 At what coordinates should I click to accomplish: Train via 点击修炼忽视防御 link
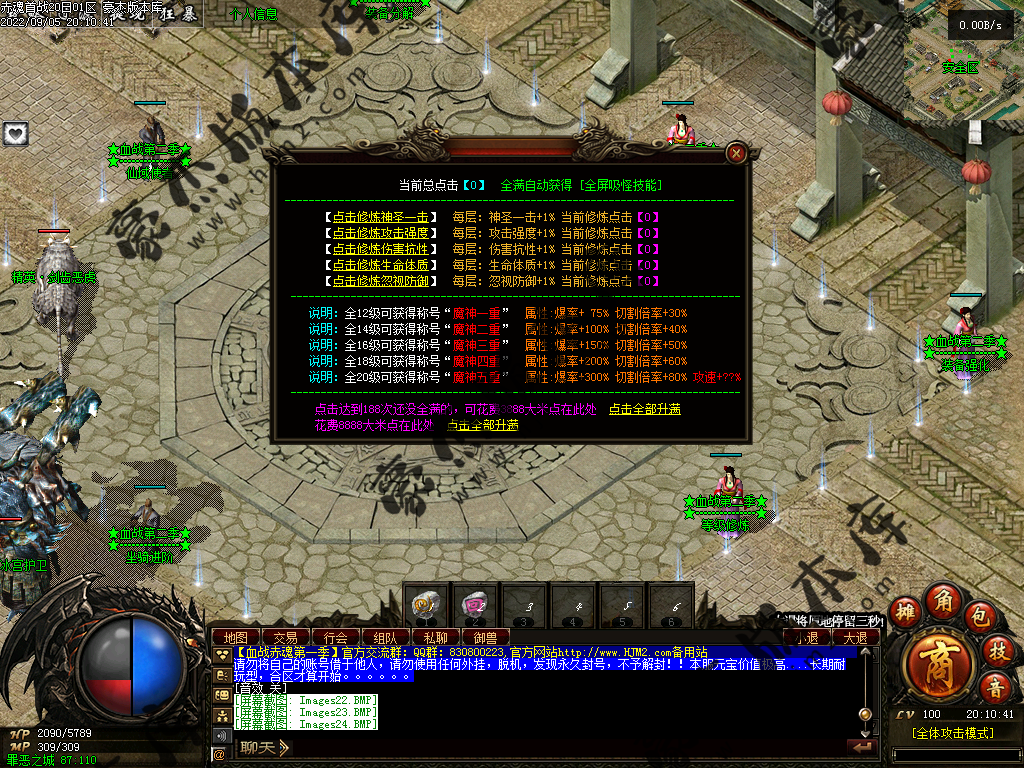click(381, 281)
